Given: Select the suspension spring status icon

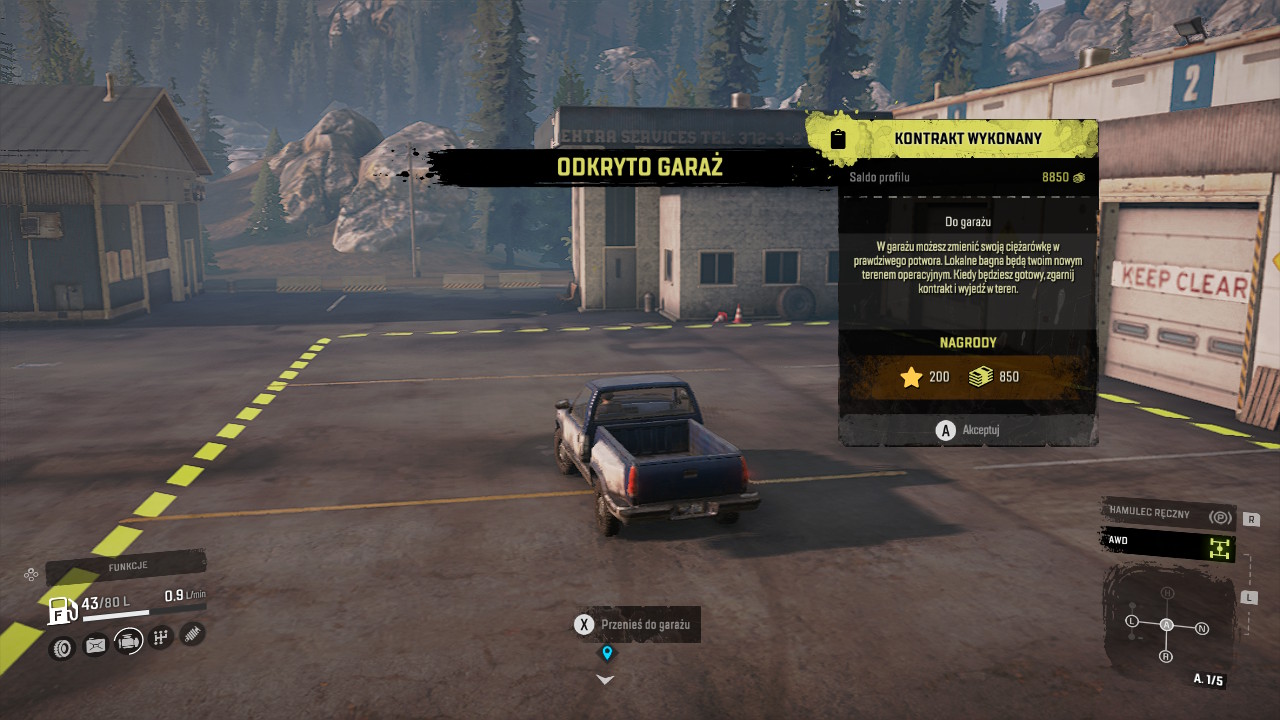Looking at the screenshot, I should (x=193, y=633).
